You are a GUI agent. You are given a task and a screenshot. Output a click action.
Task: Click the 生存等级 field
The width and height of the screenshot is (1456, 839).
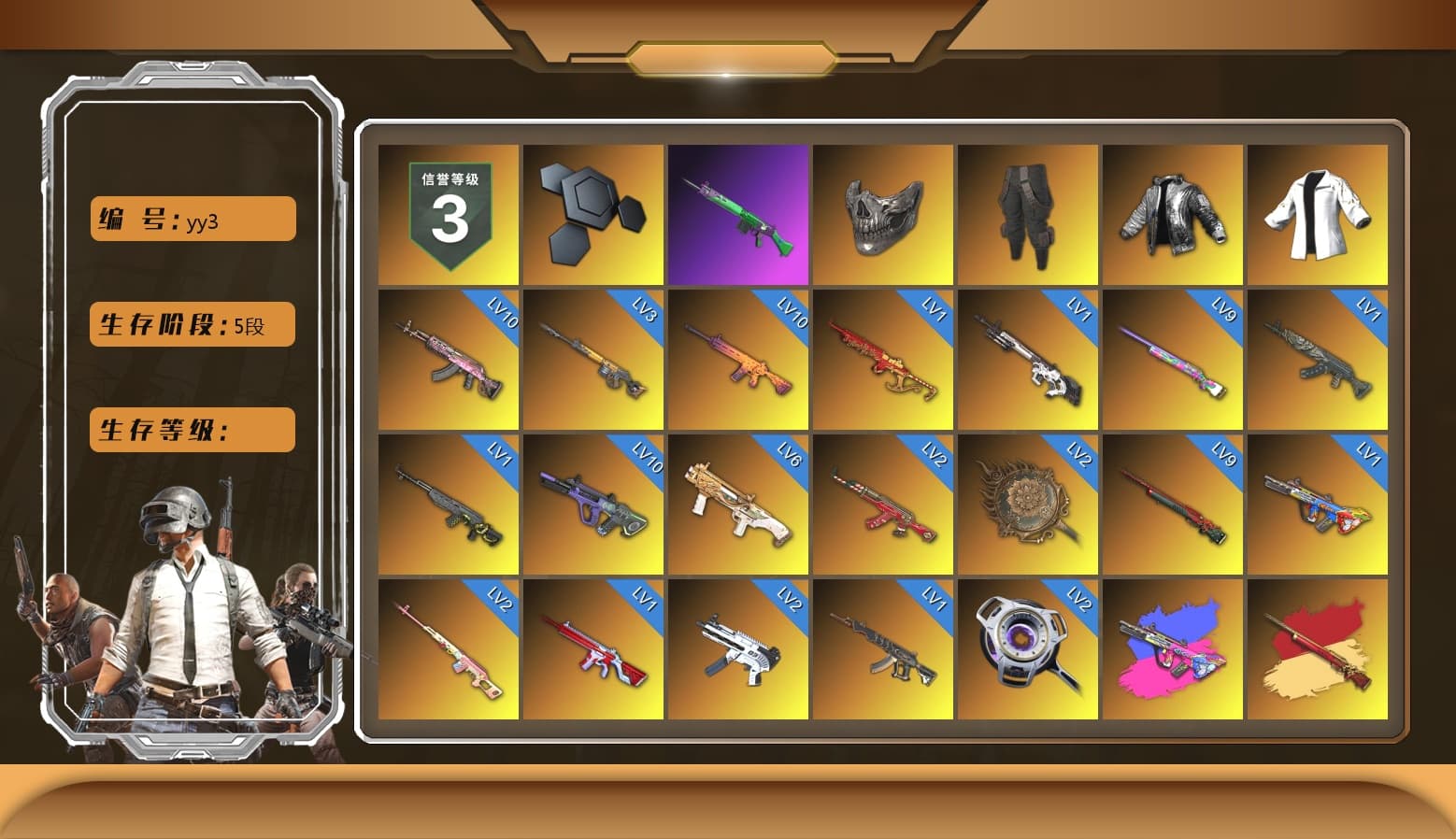click(x=191, y=430)
